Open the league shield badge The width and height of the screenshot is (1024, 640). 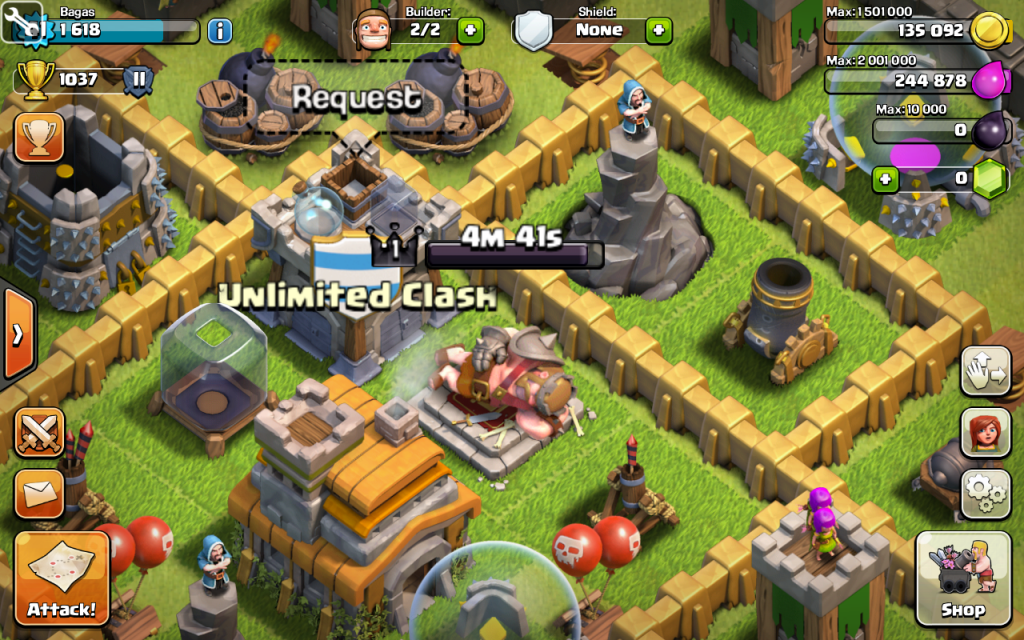(139, 79)
